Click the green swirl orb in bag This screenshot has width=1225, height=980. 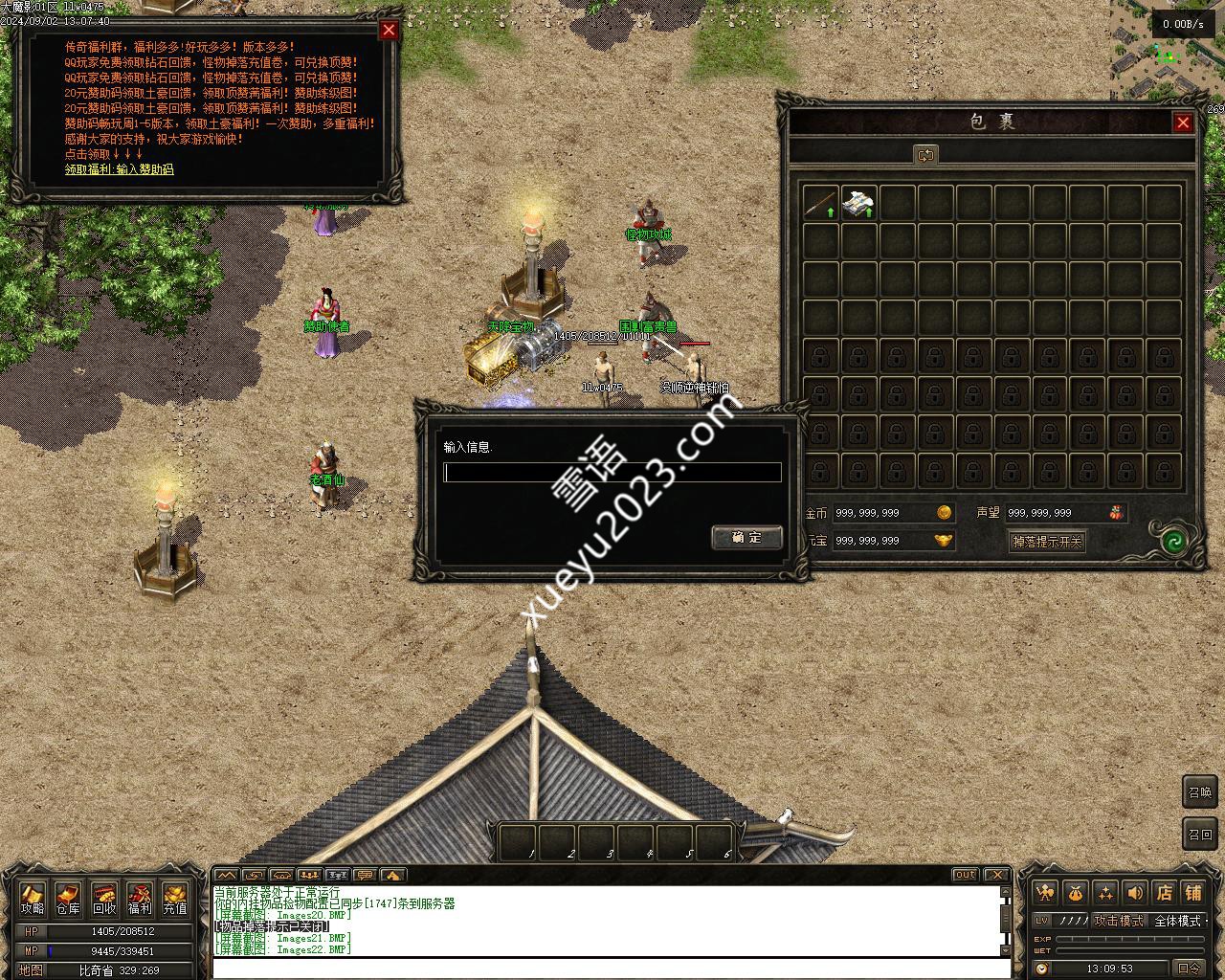tap(1173, 541)
